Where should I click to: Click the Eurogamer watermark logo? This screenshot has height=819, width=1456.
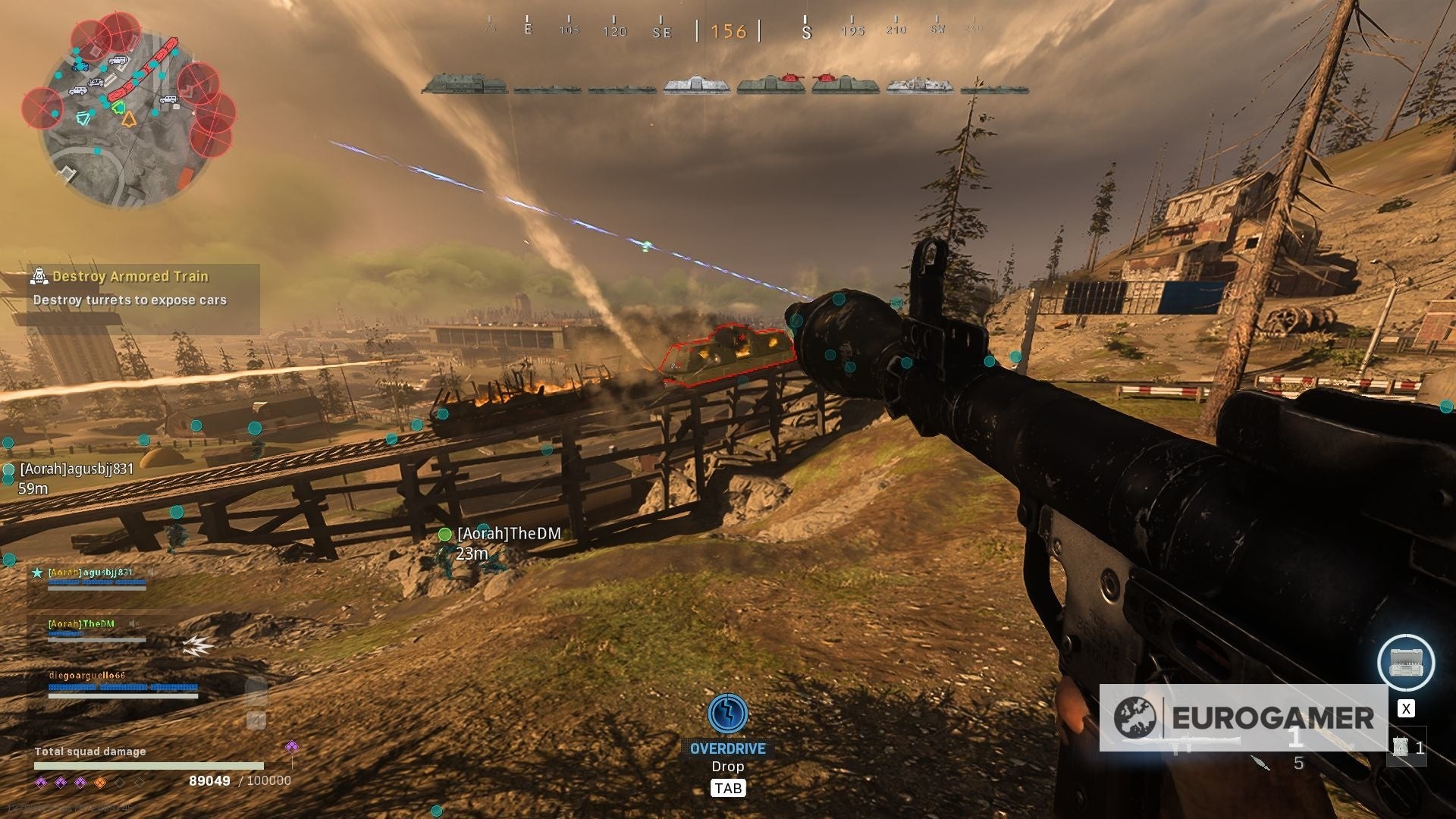point(1244,717)
